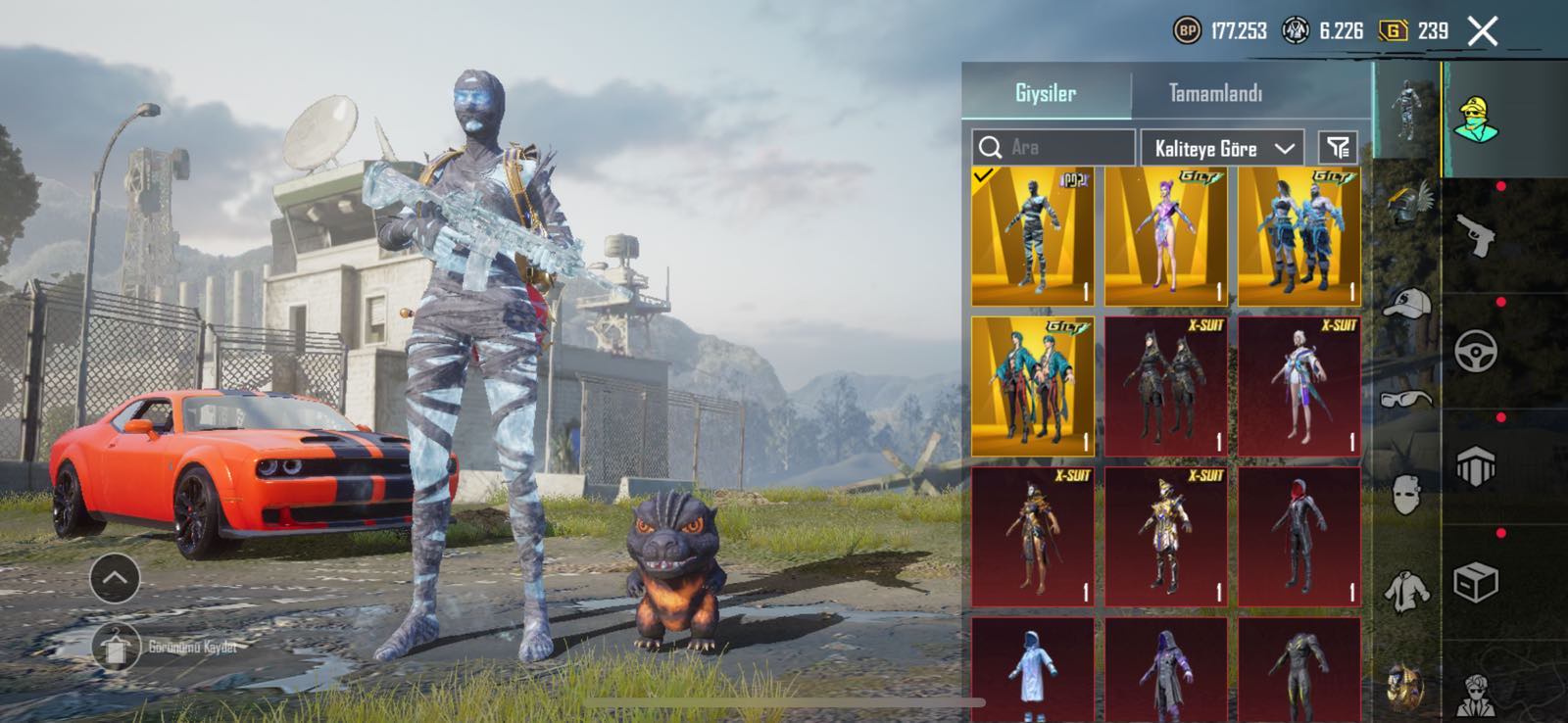Viewport: 1568px width, 723px height.
Task: Choose the purple-haired pink dress outfit
Action: [1165, 236]
